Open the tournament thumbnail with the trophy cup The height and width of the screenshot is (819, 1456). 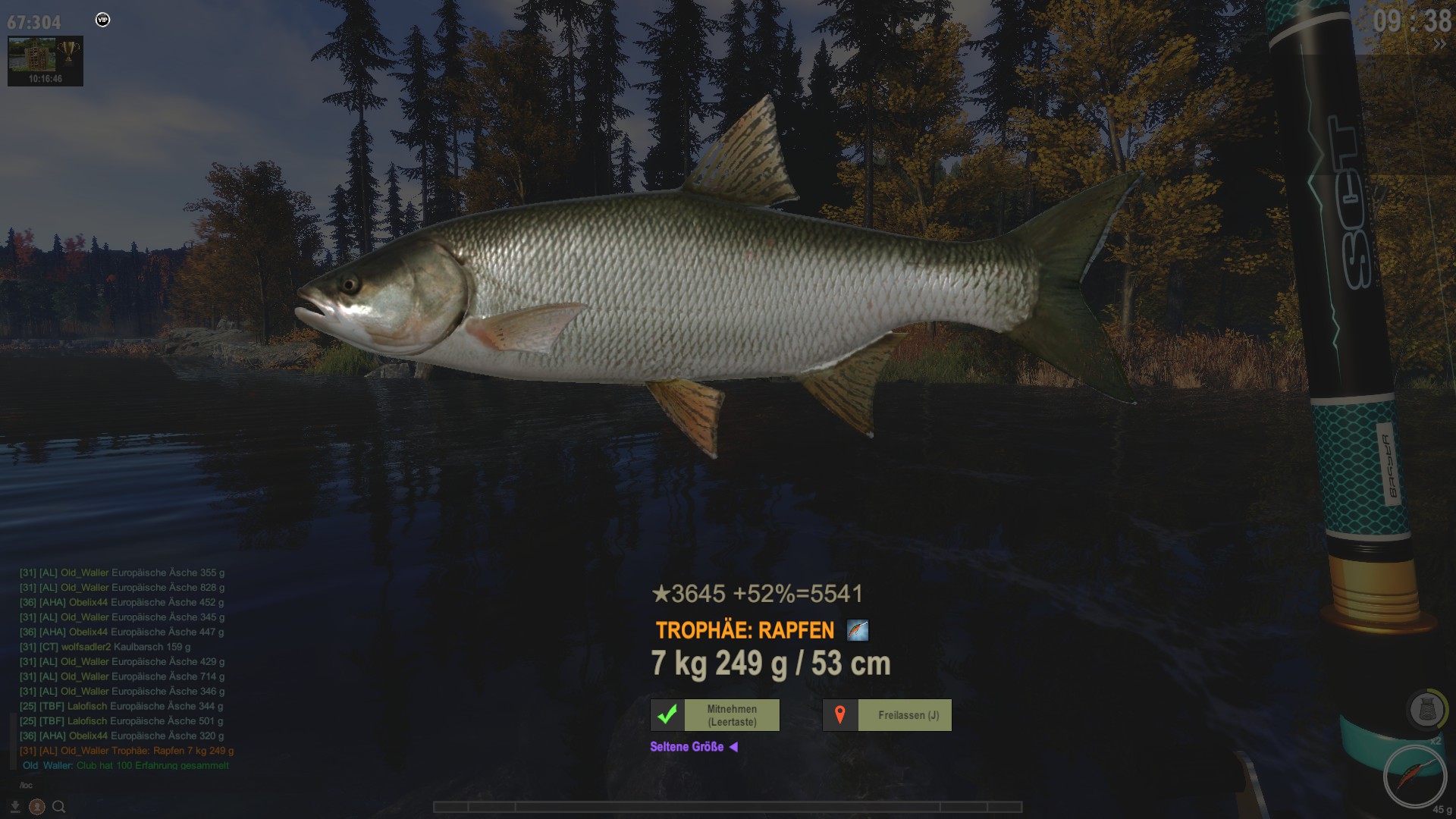click(x=45, y=60)
